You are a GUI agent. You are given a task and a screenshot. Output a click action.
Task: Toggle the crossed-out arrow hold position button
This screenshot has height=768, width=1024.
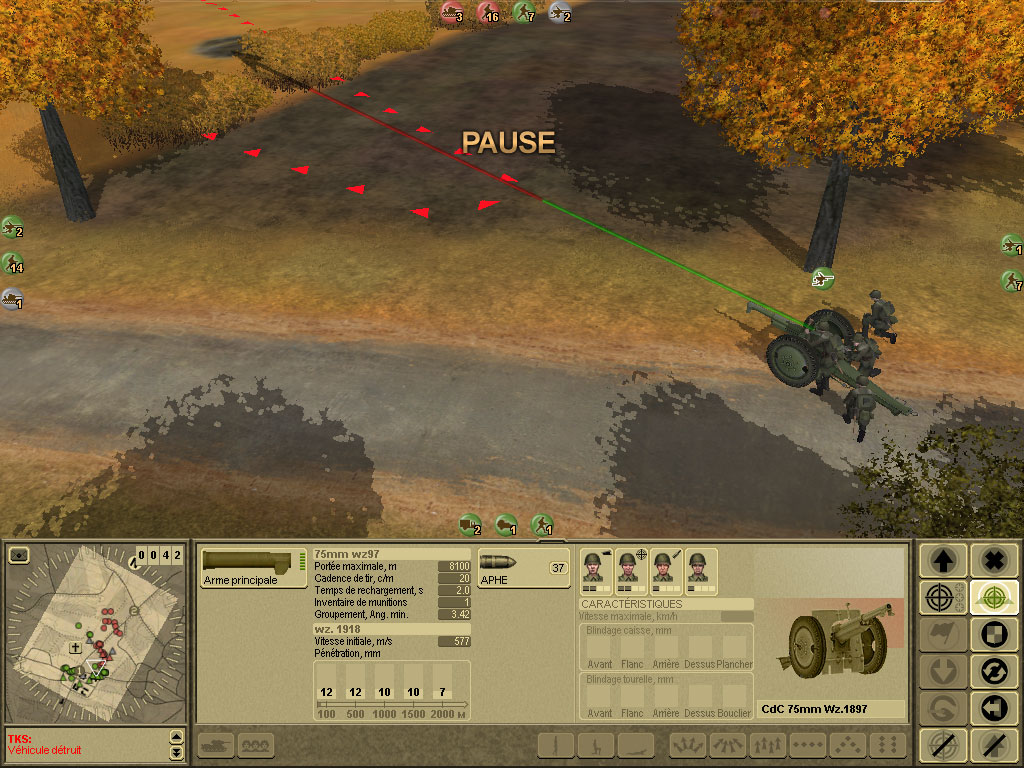pyautogui.click(x=992, y=745)
